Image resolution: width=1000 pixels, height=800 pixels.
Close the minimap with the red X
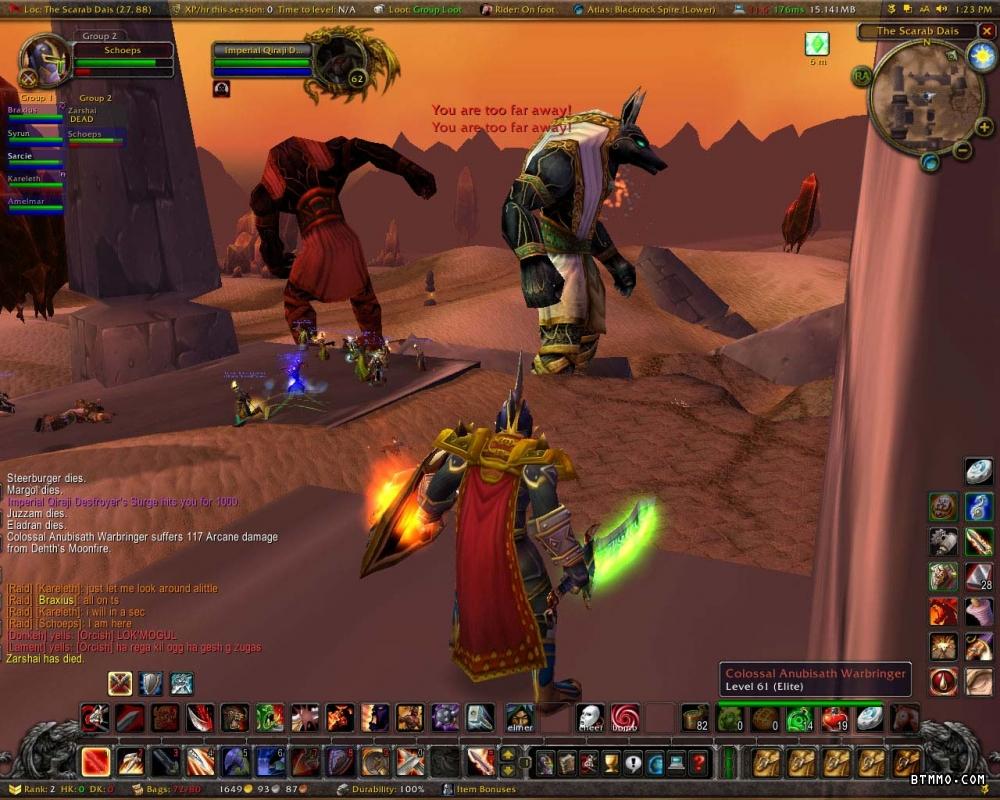[x=986, y=31]
